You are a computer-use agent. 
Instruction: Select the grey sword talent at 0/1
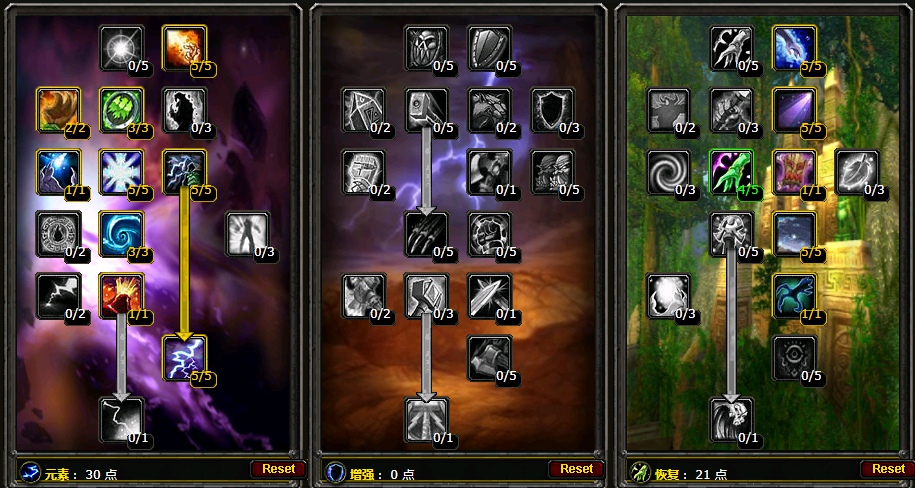(490, 295)
